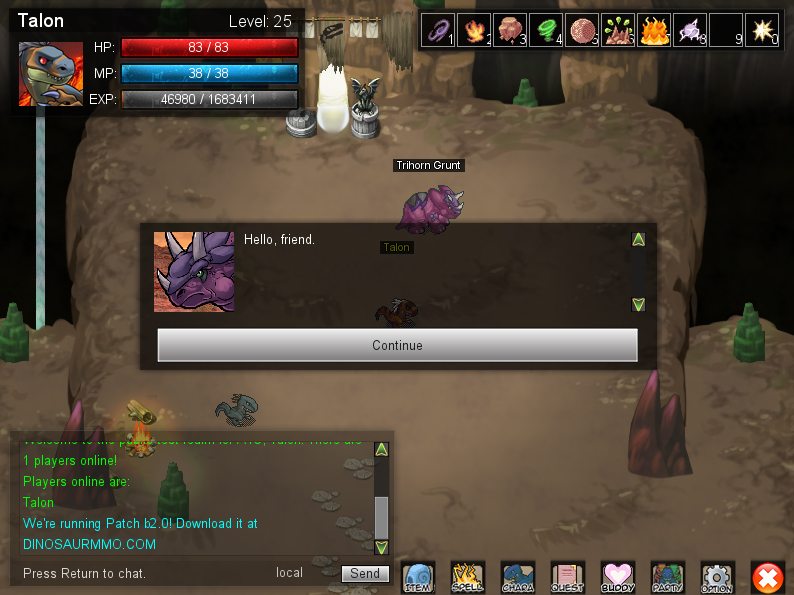
Task: Click the red X exit button
Action: click(768, 577)
